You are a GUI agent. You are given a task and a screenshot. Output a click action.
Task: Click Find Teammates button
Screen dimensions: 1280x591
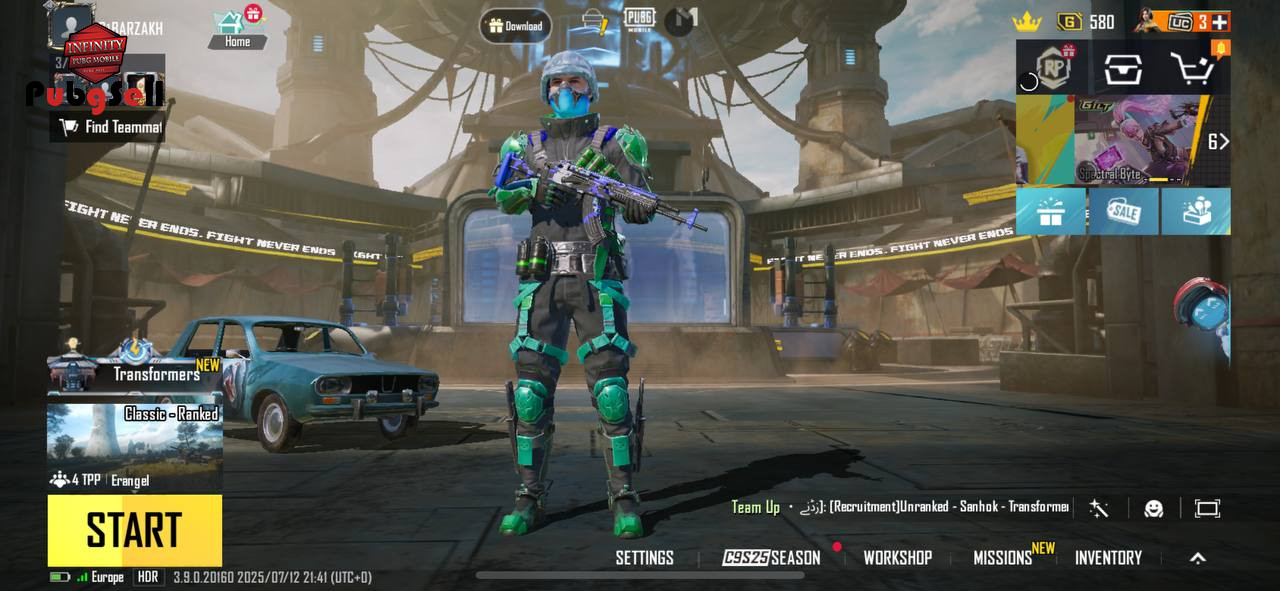(x=110, y=127)
